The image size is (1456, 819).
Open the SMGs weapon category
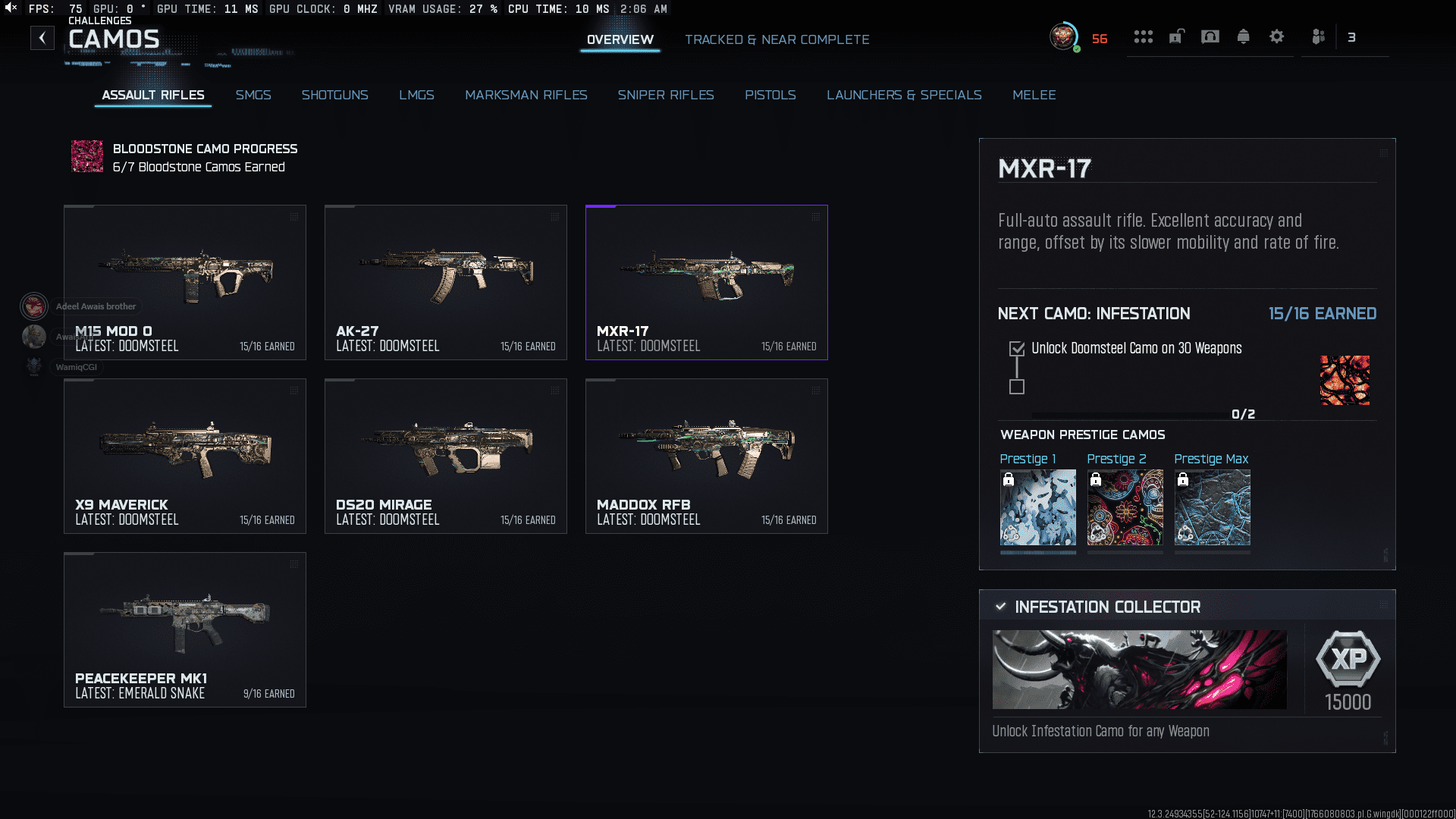coord(253,95)
